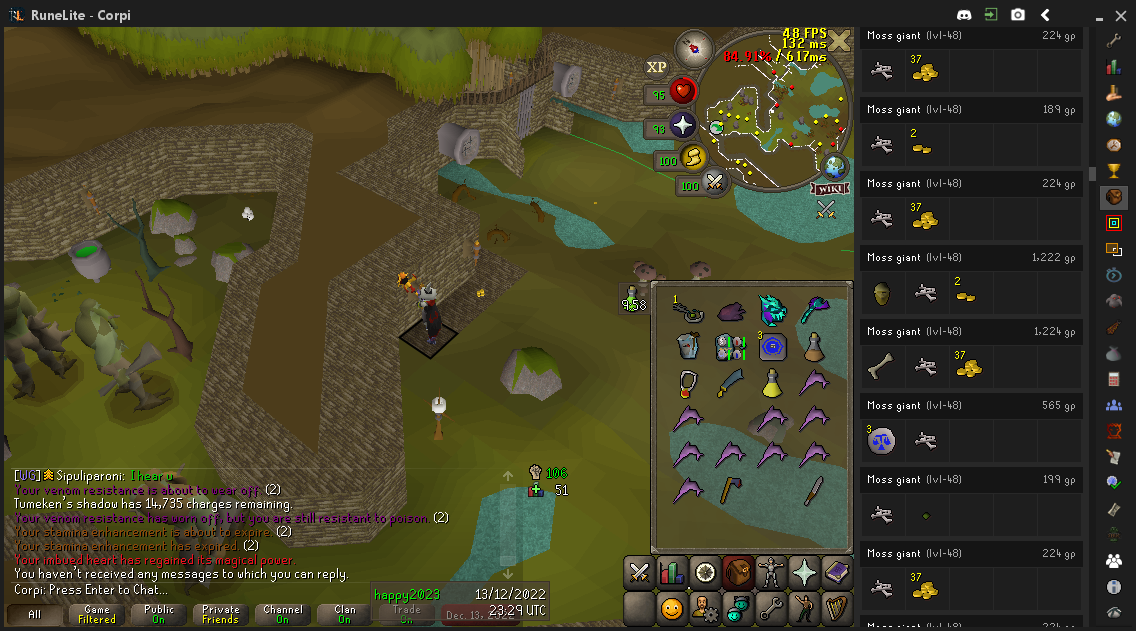Click the blue rune pouch item
This screenshot has width=1136, height=631.
772,347
